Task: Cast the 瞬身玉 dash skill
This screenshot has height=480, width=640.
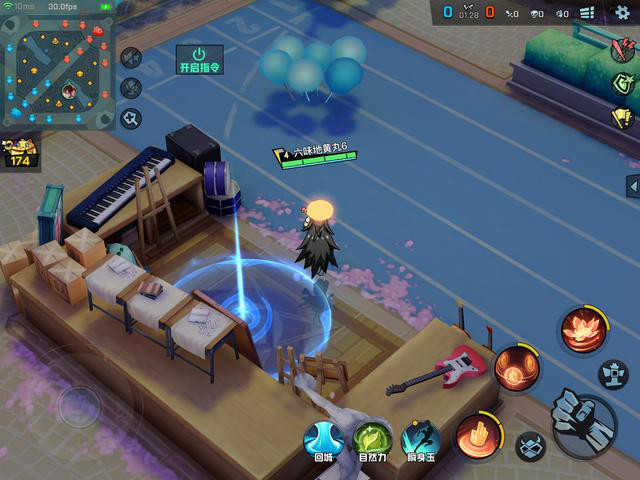Action: 420,439
